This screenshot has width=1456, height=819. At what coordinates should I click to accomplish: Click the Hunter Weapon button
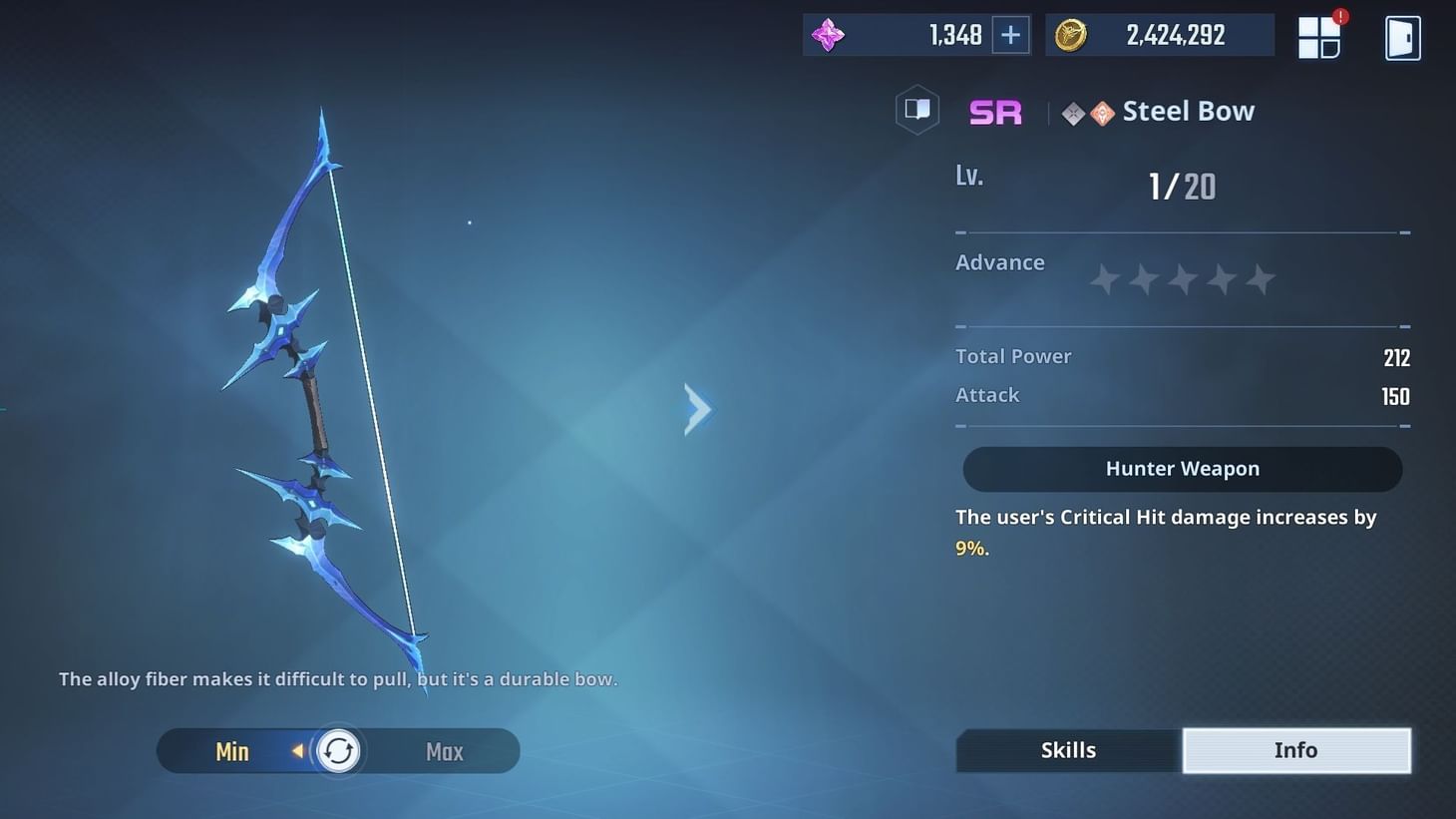(x=1182, y=468)
